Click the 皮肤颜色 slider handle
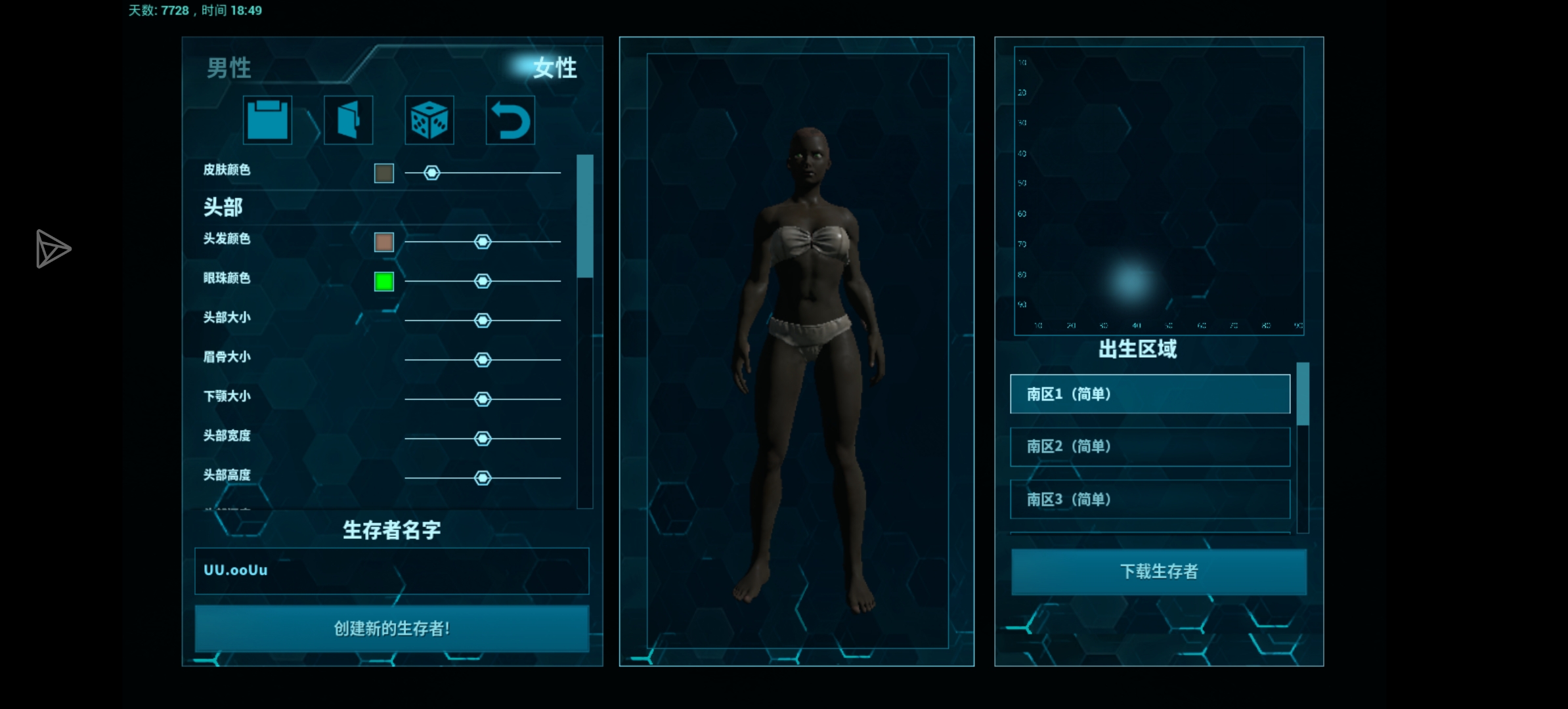Screen dimensions: 1568x709 tap(431, 173)
